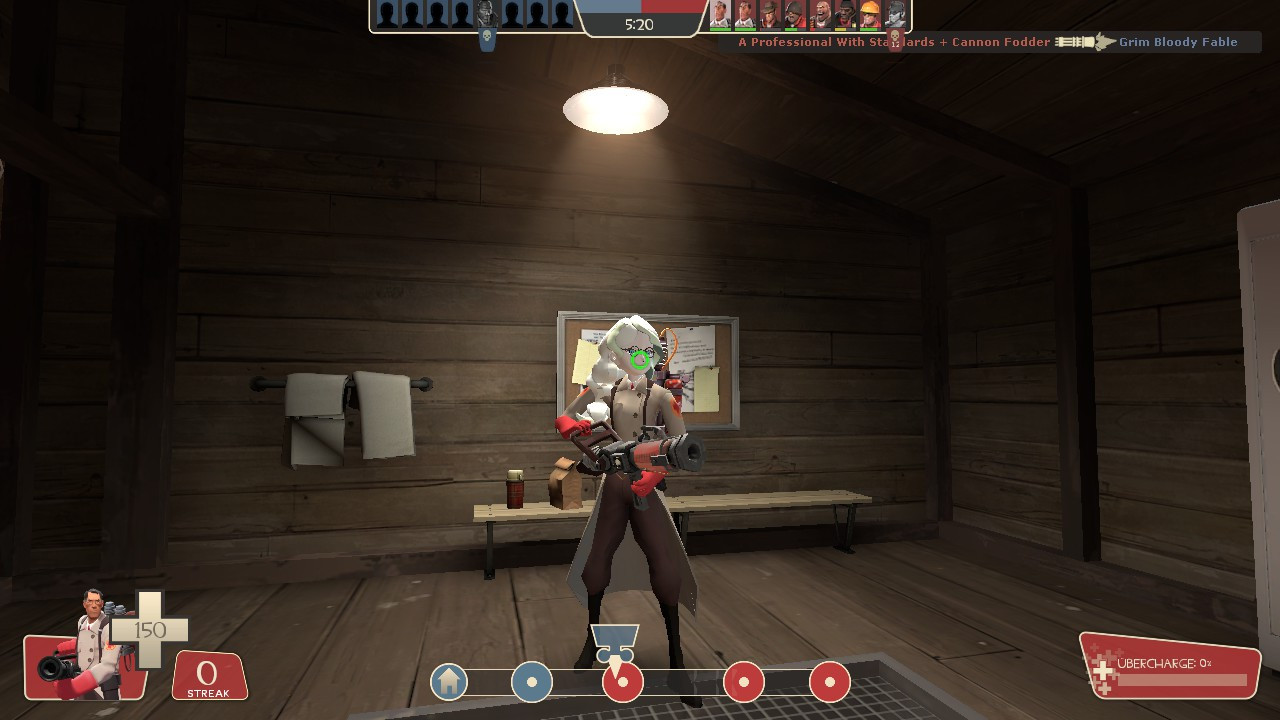Click the leftmost BLU player silhouette
The image size is (1280, 720).
point(385,15)
